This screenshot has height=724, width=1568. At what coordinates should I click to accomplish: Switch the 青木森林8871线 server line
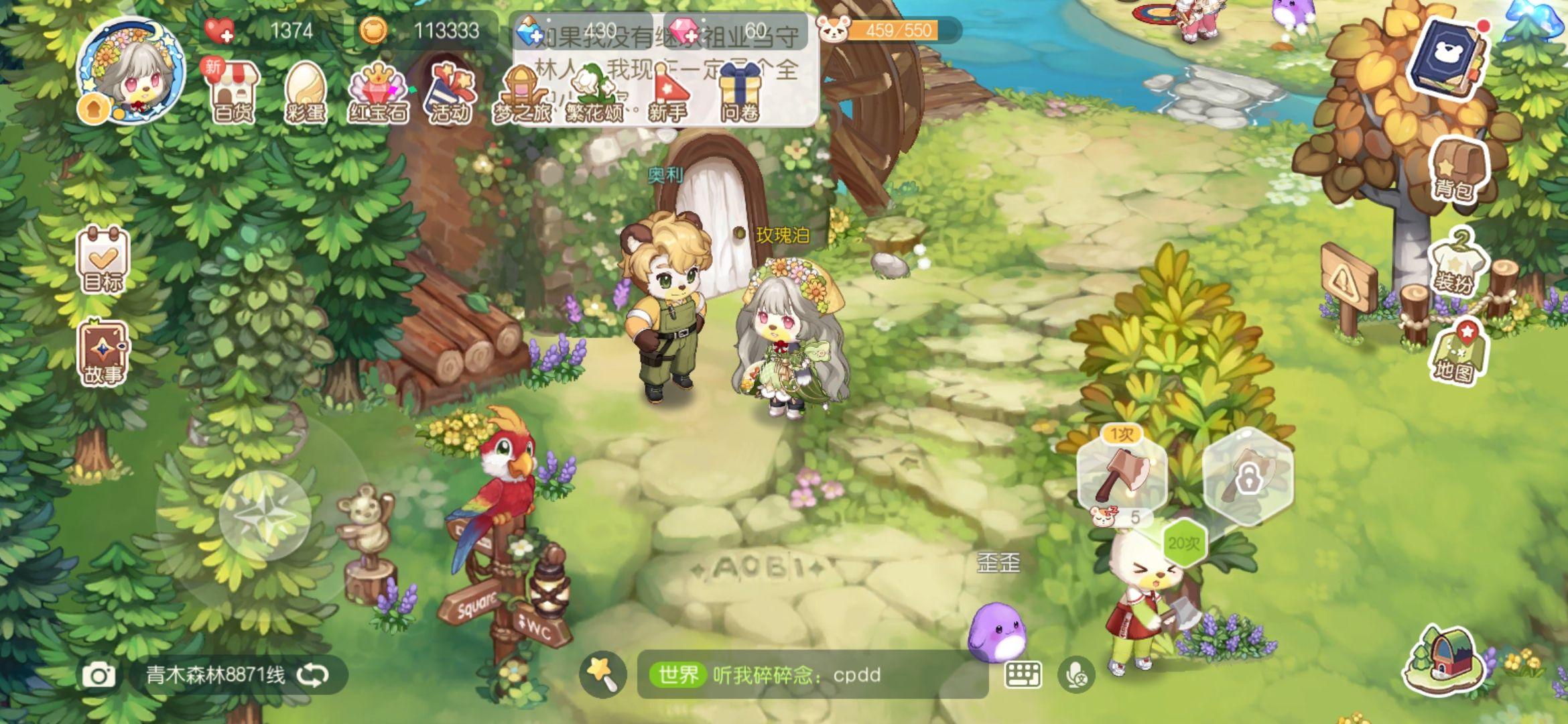tap(314, 675)
